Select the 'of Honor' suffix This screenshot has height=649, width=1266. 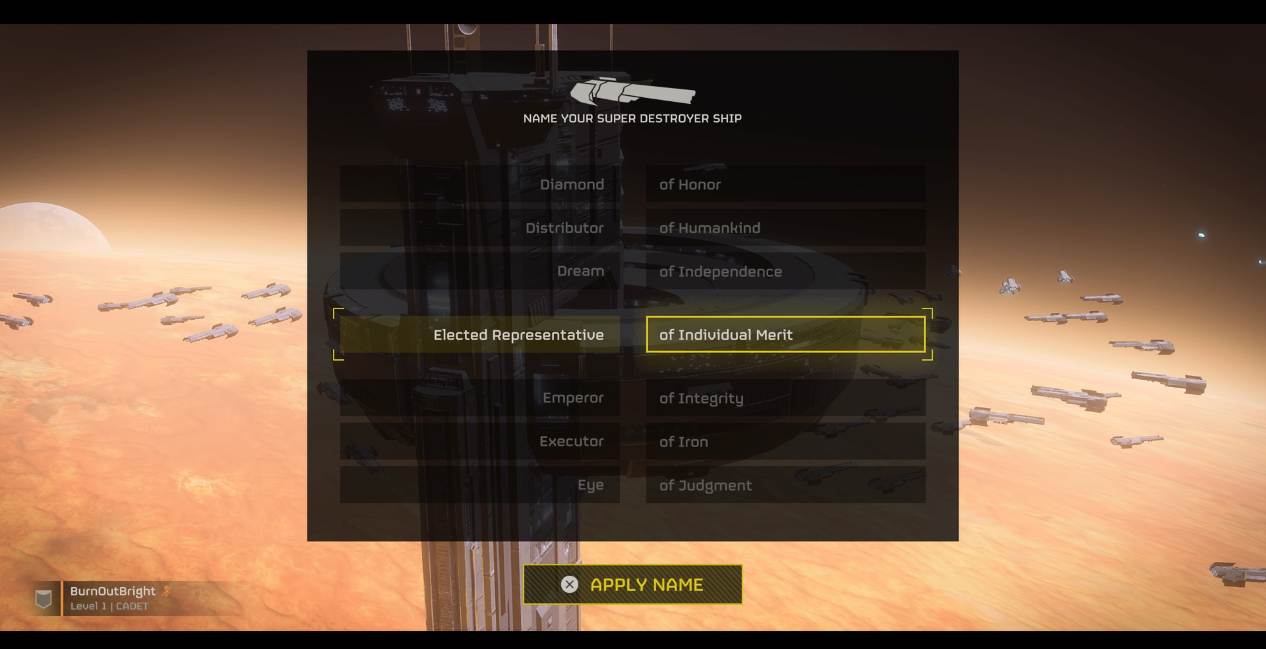tap(785, 185)
